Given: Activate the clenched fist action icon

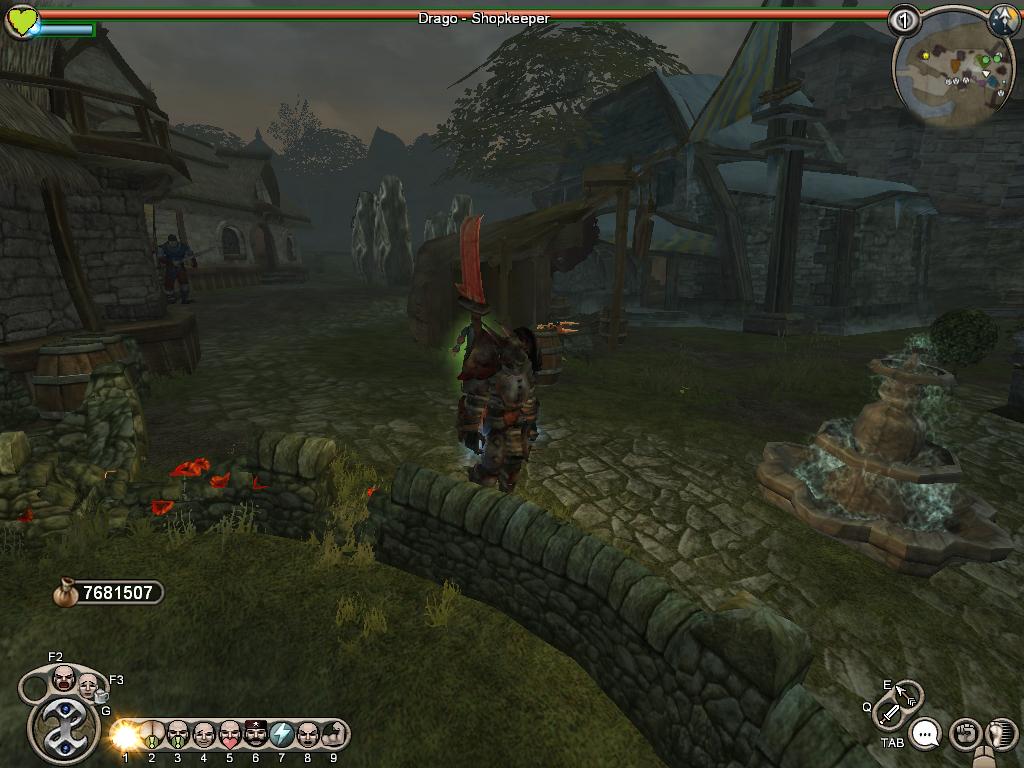Looking at the screenshot, I should (964, 735).
